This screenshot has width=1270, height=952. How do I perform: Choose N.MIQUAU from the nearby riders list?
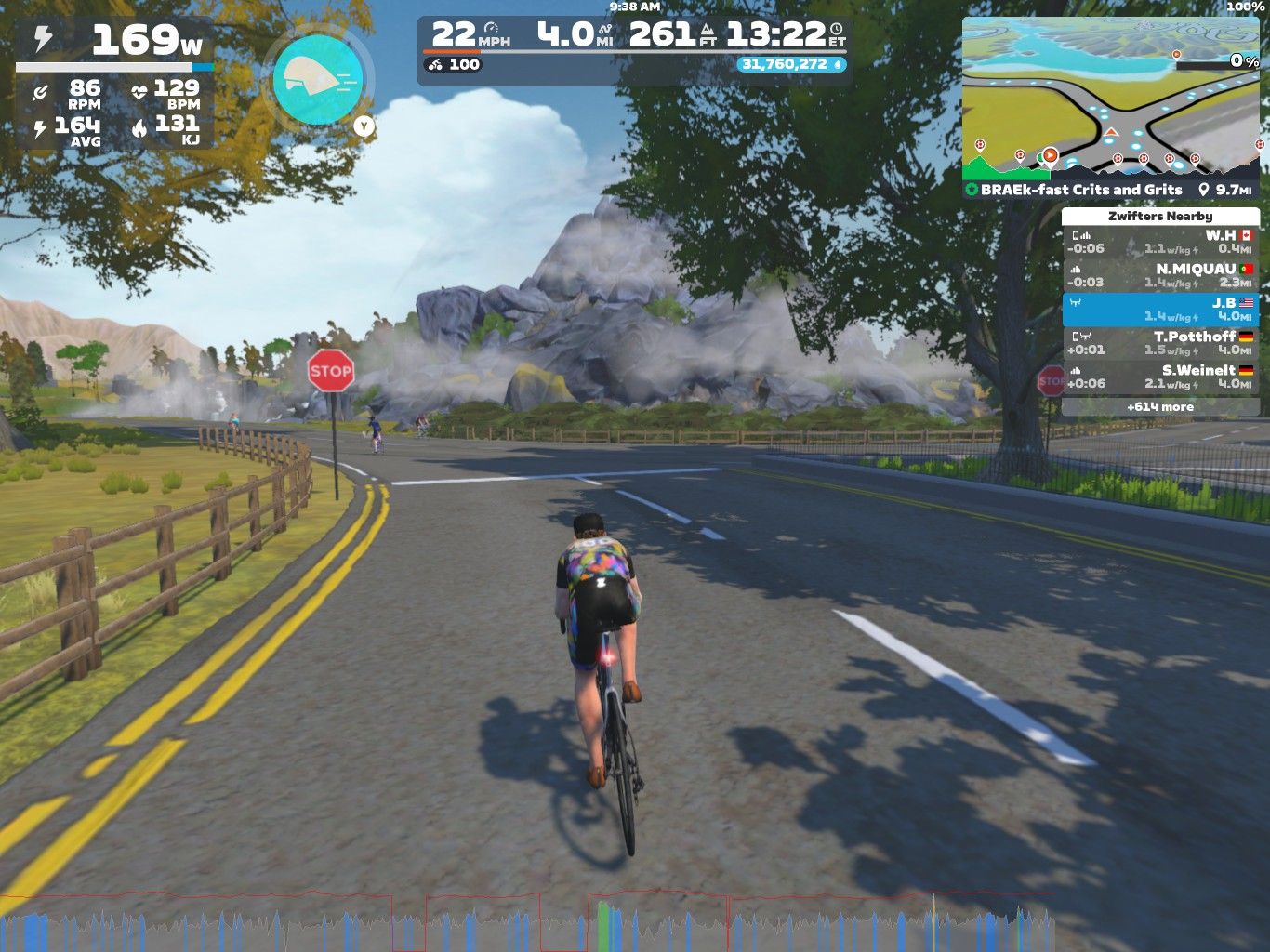1160,275
